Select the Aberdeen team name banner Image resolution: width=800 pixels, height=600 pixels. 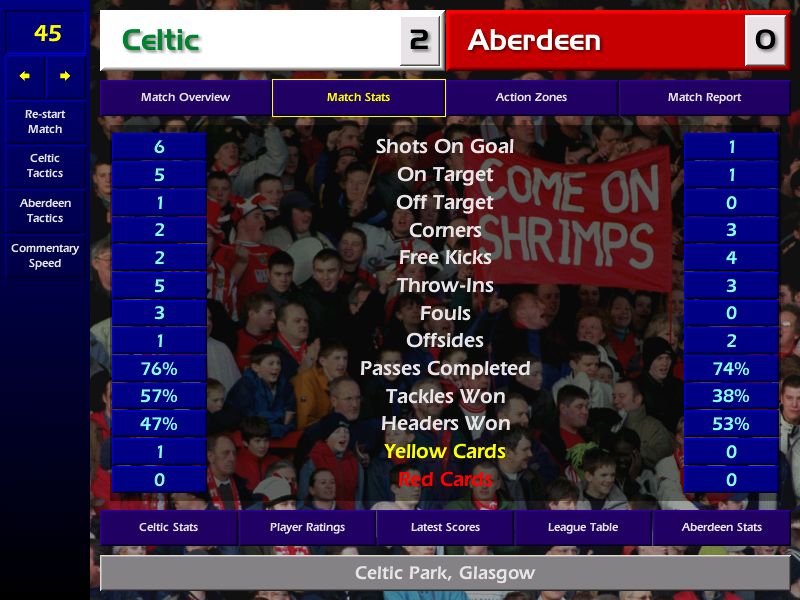click(596, 40)
